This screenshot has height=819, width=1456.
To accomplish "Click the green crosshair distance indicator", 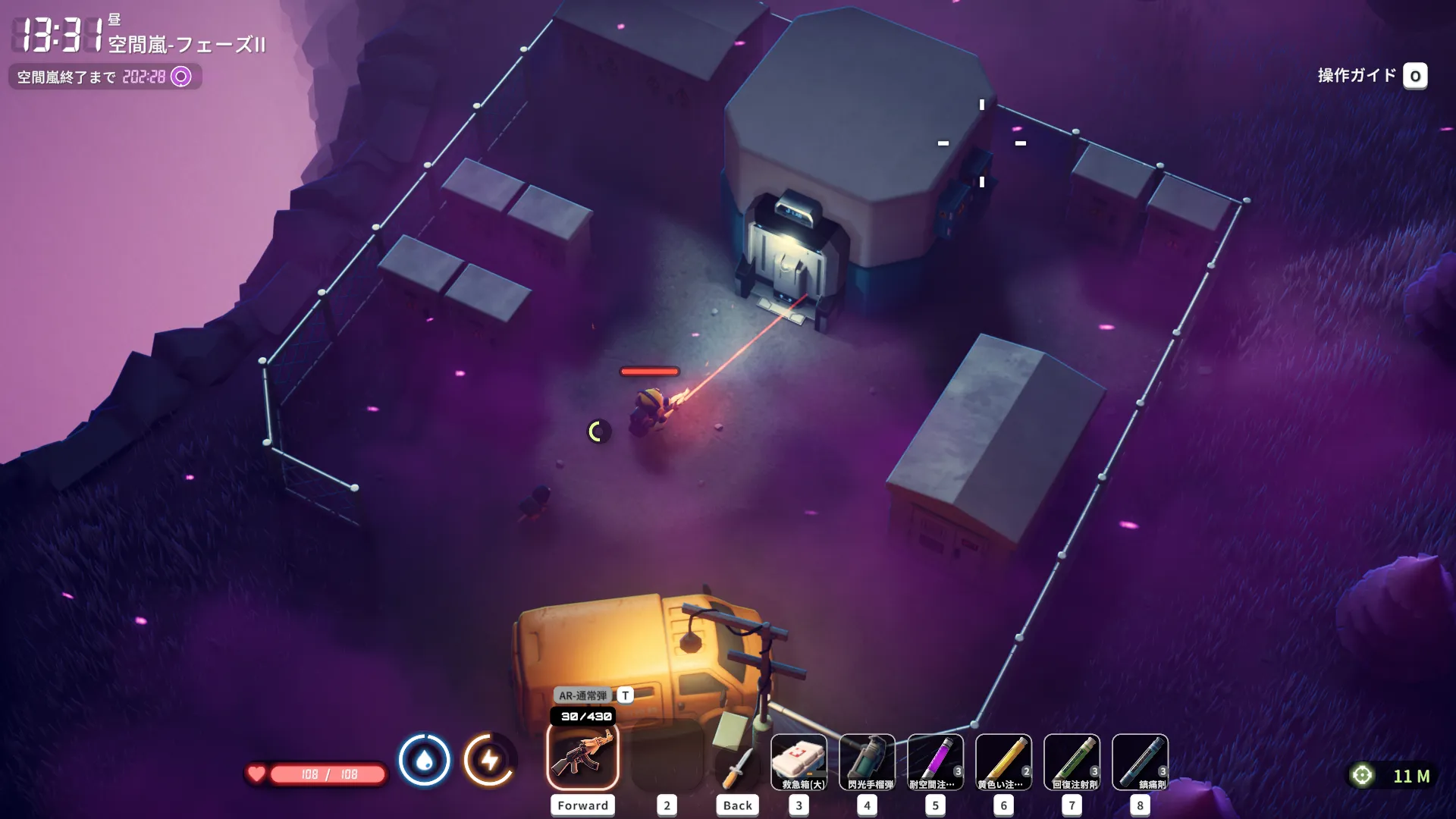I will pyautogui.click(x=1362, y=775).
